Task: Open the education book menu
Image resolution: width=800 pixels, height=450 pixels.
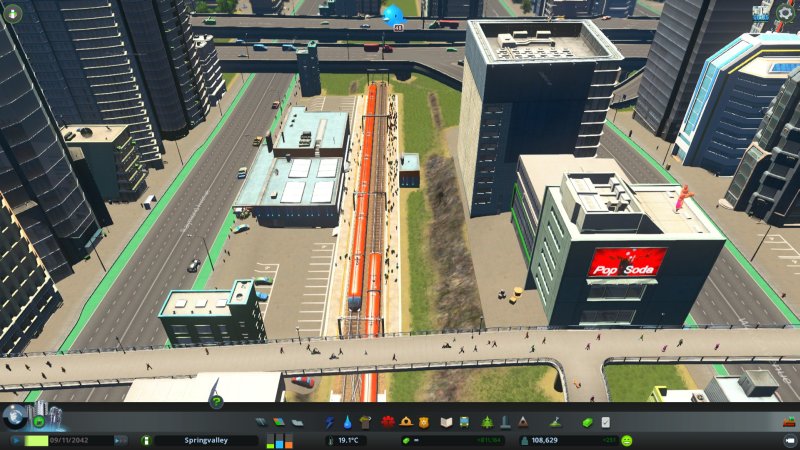Action: pyautogui.click(x=448, y=422)
